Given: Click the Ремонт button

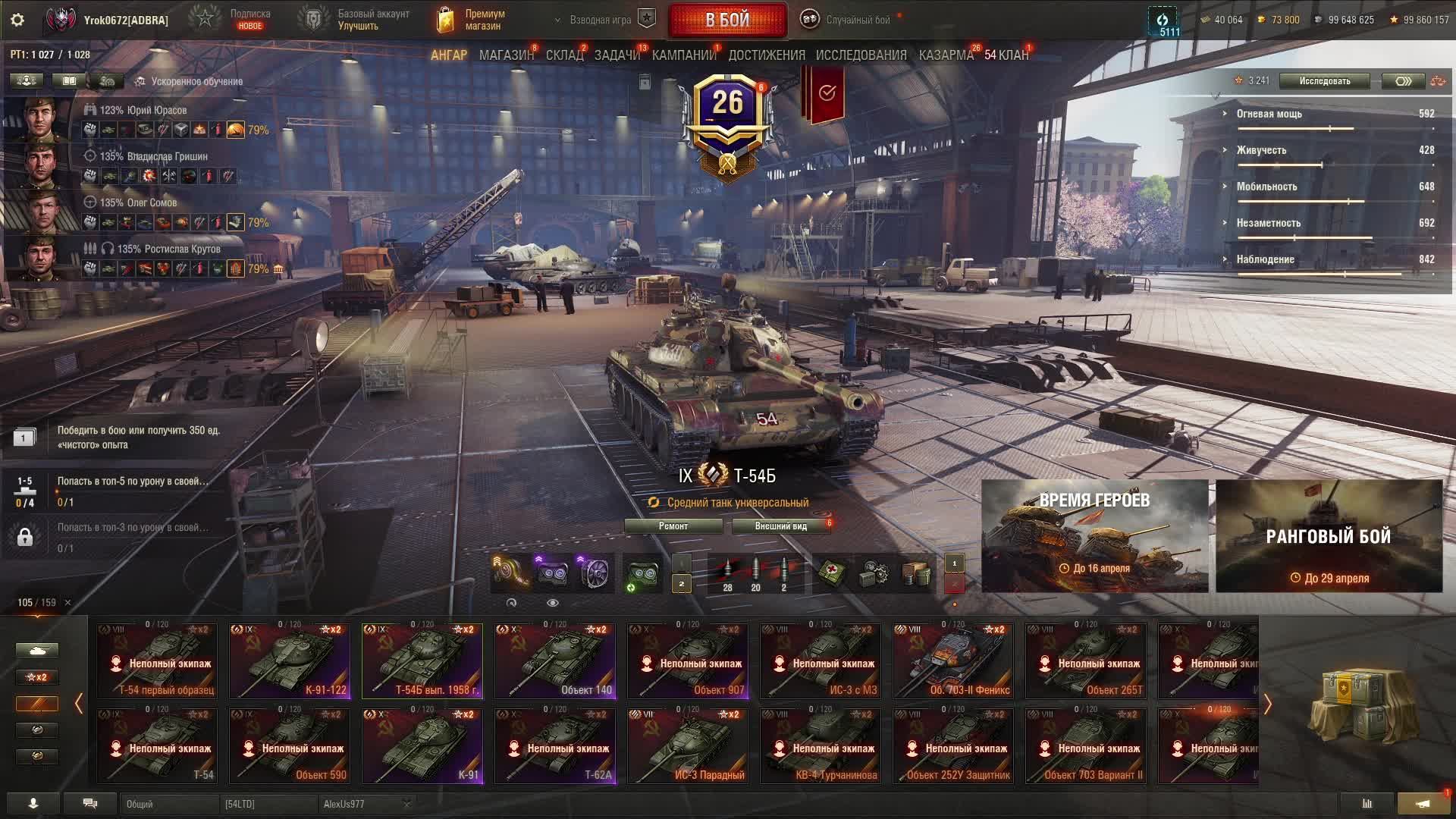Looking at the screenshot, I should tap(673, 526).
